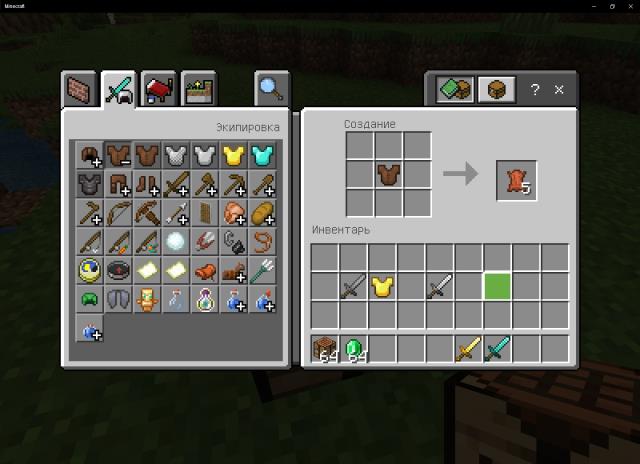Choose the diamond chestplate recipe
Viewport: 640px width, 464px height.
pos(263,155)
